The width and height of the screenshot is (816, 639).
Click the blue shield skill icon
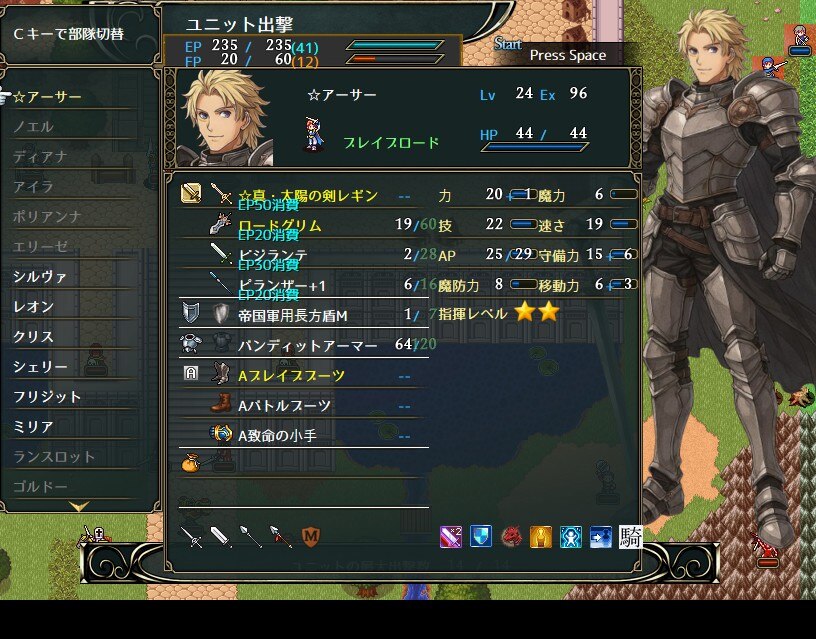(x=482, y=537)
